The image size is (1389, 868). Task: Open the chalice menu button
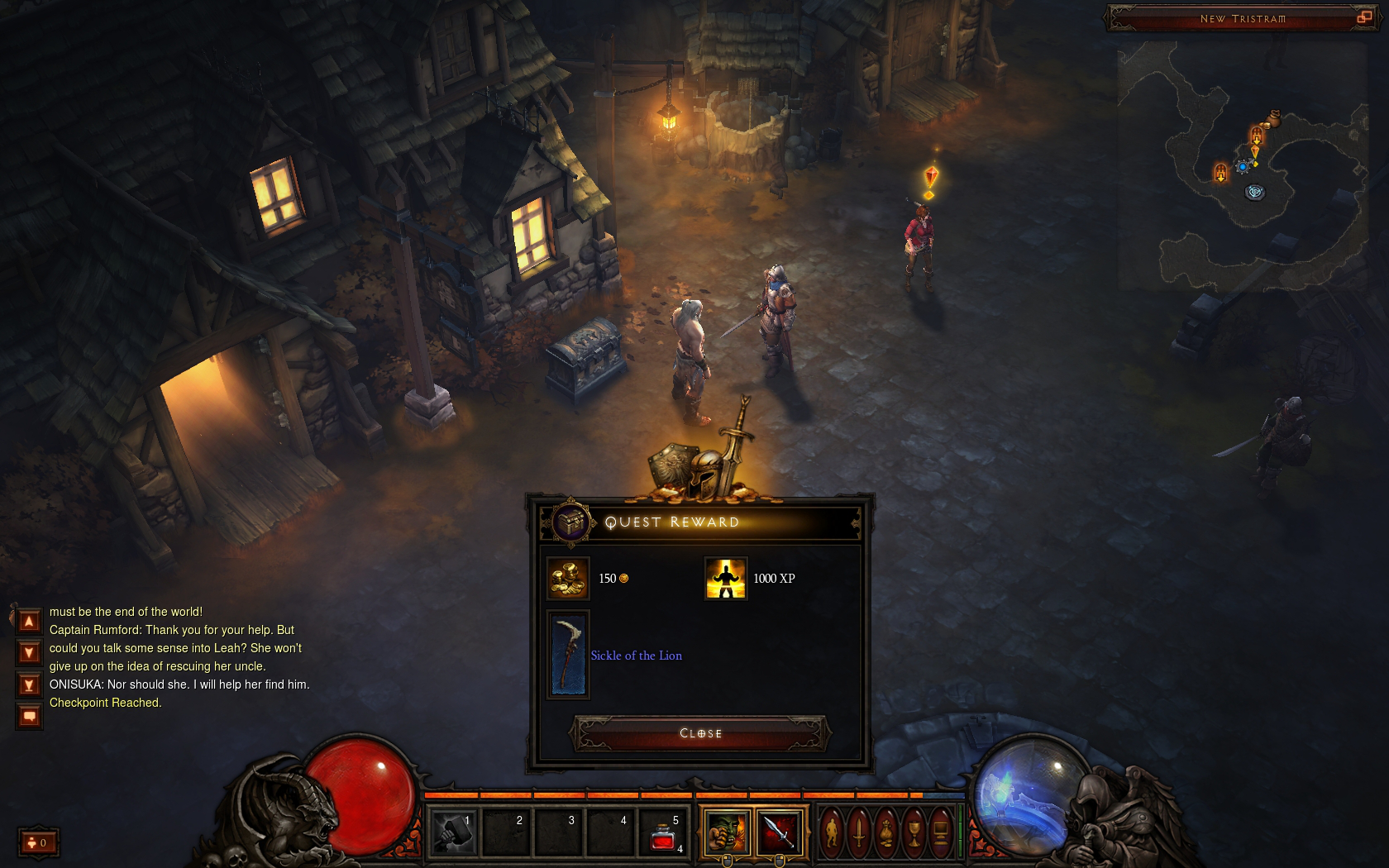914,832
